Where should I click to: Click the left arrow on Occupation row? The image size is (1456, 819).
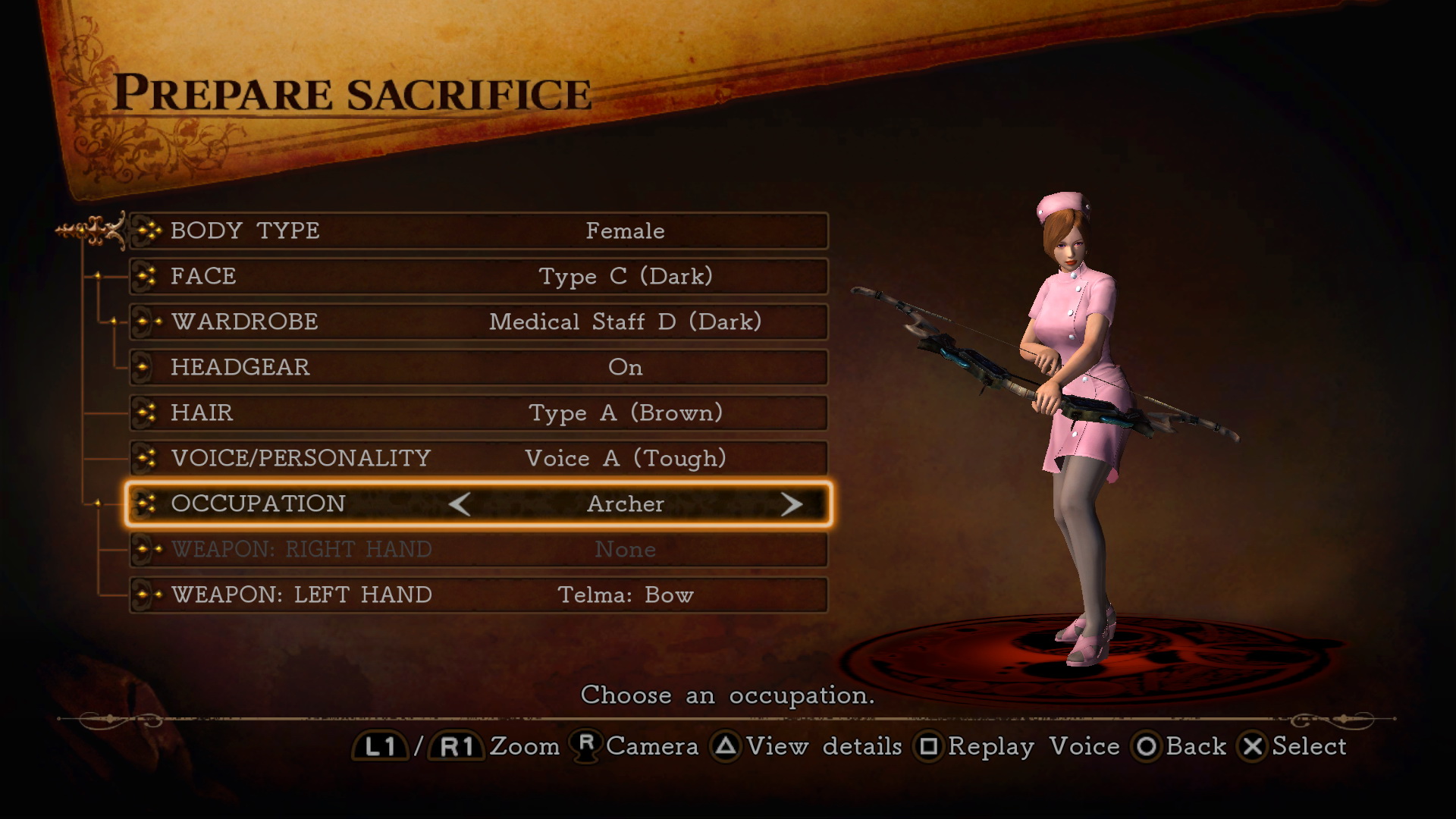tap(462, 504)
